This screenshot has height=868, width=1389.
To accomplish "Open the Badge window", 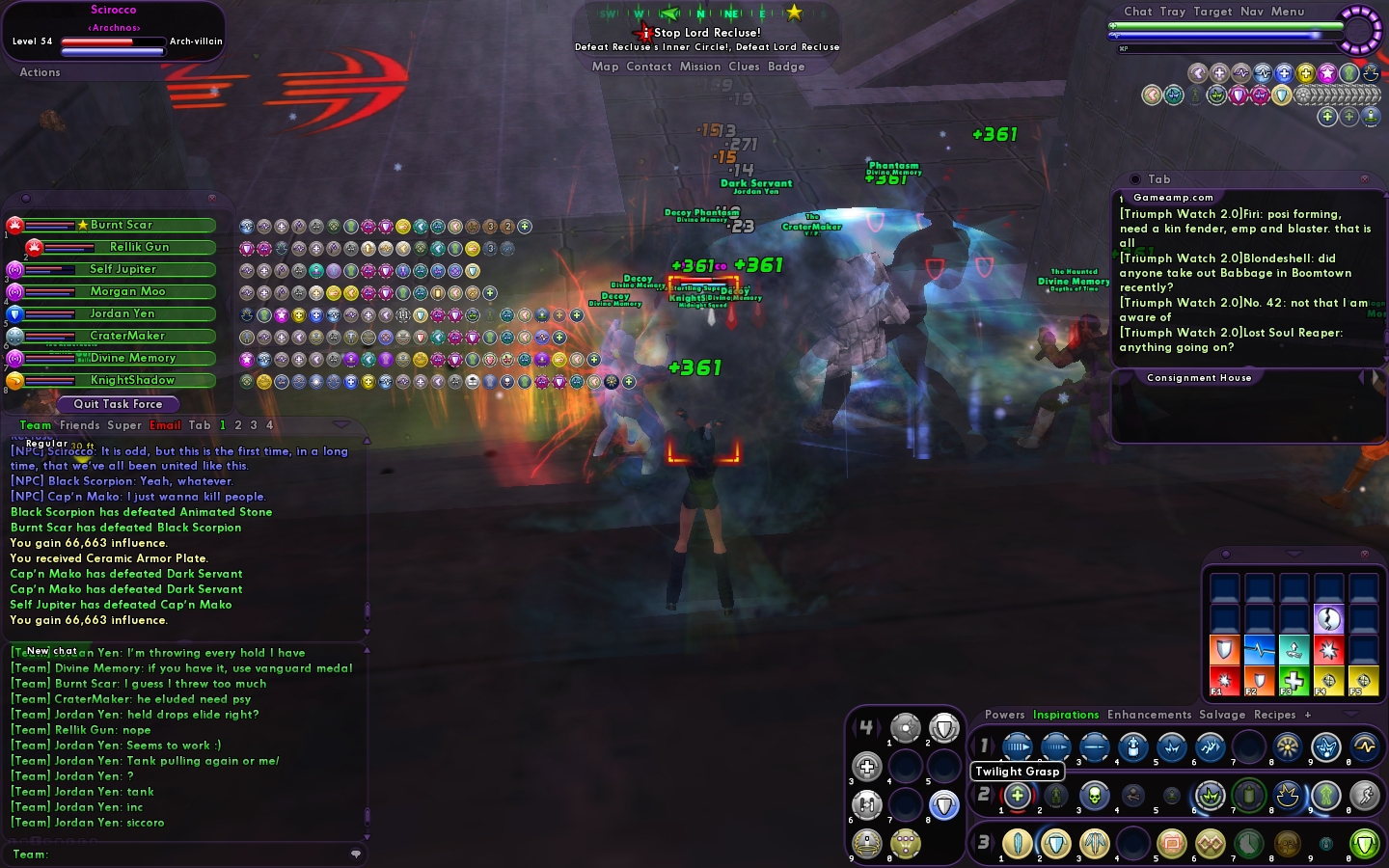I will [786, 67].
